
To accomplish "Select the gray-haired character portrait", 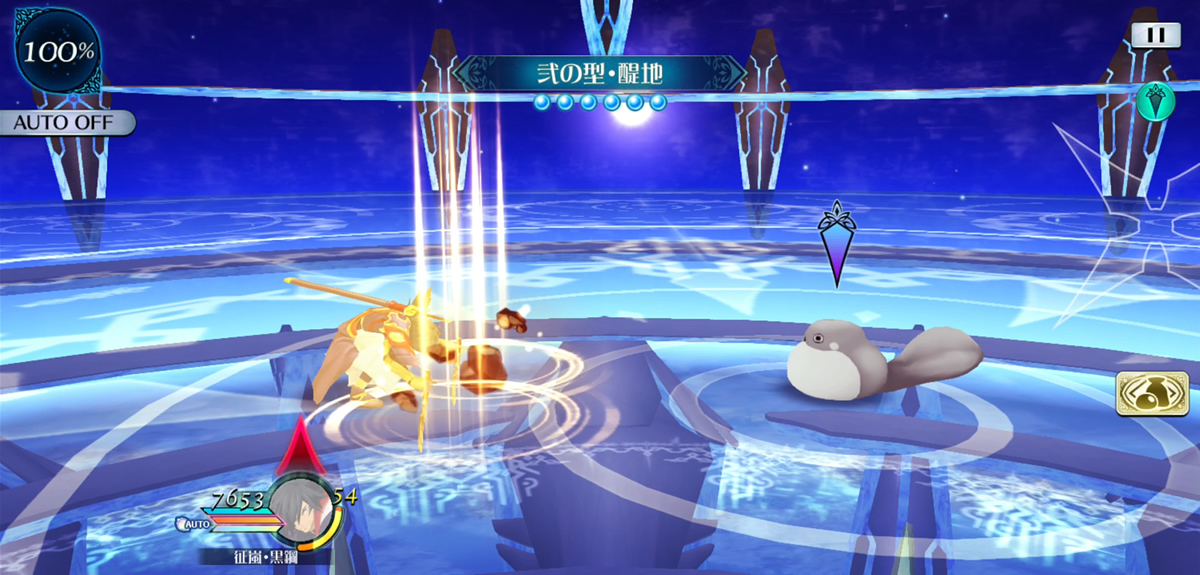I will (301, 510).
